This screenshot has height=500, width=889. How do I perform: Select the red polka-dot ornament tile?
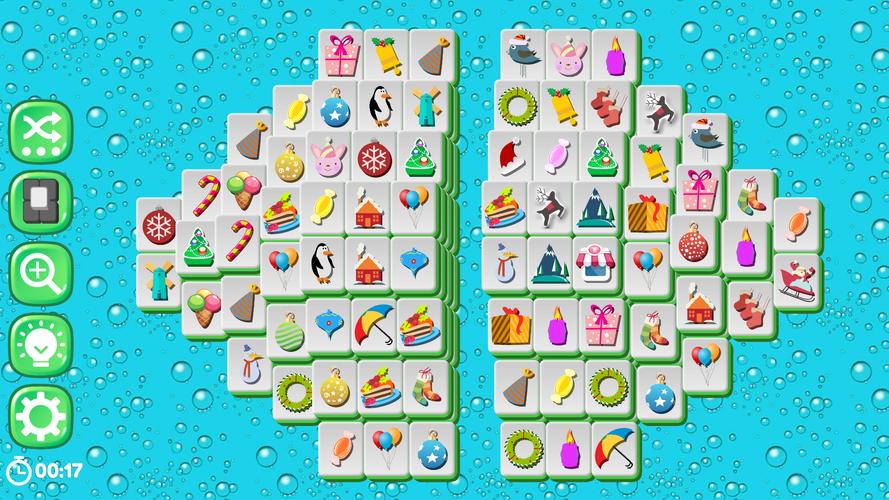693,242
